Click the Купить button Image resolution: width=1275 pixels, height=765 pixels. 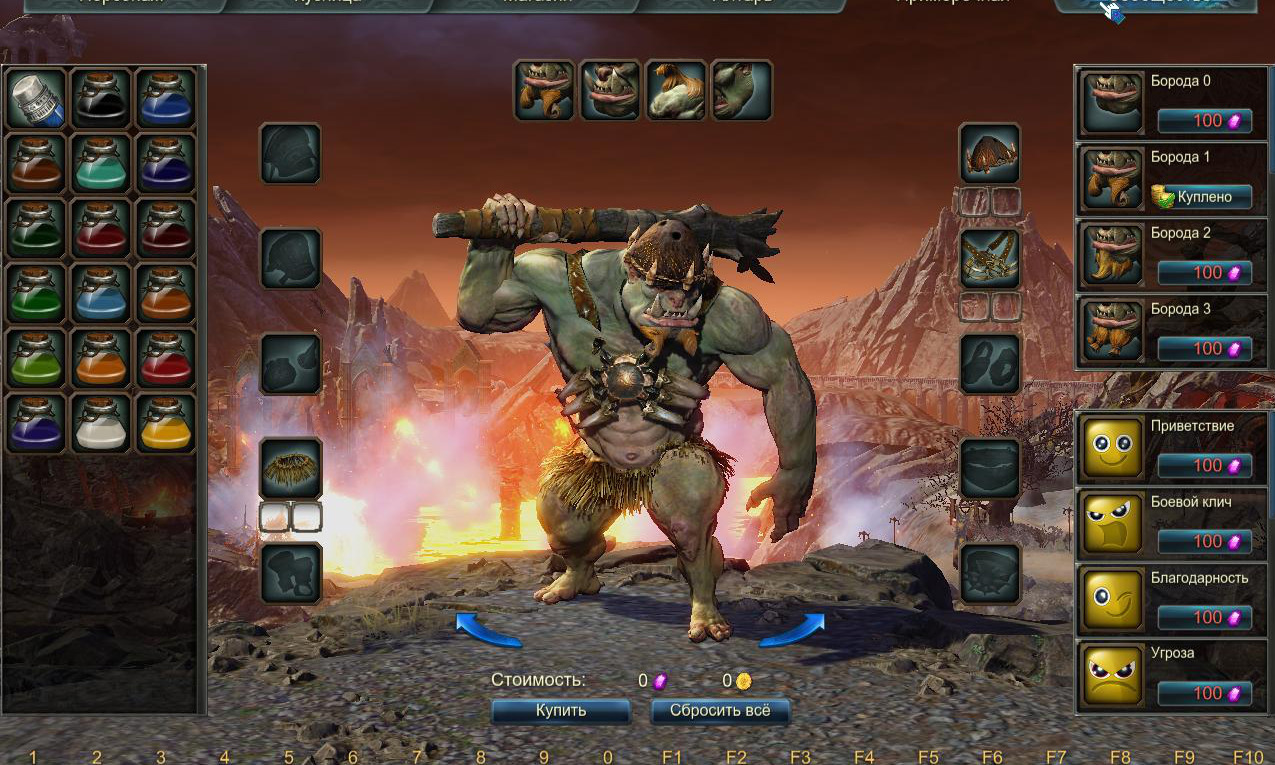tap(561, 711)
